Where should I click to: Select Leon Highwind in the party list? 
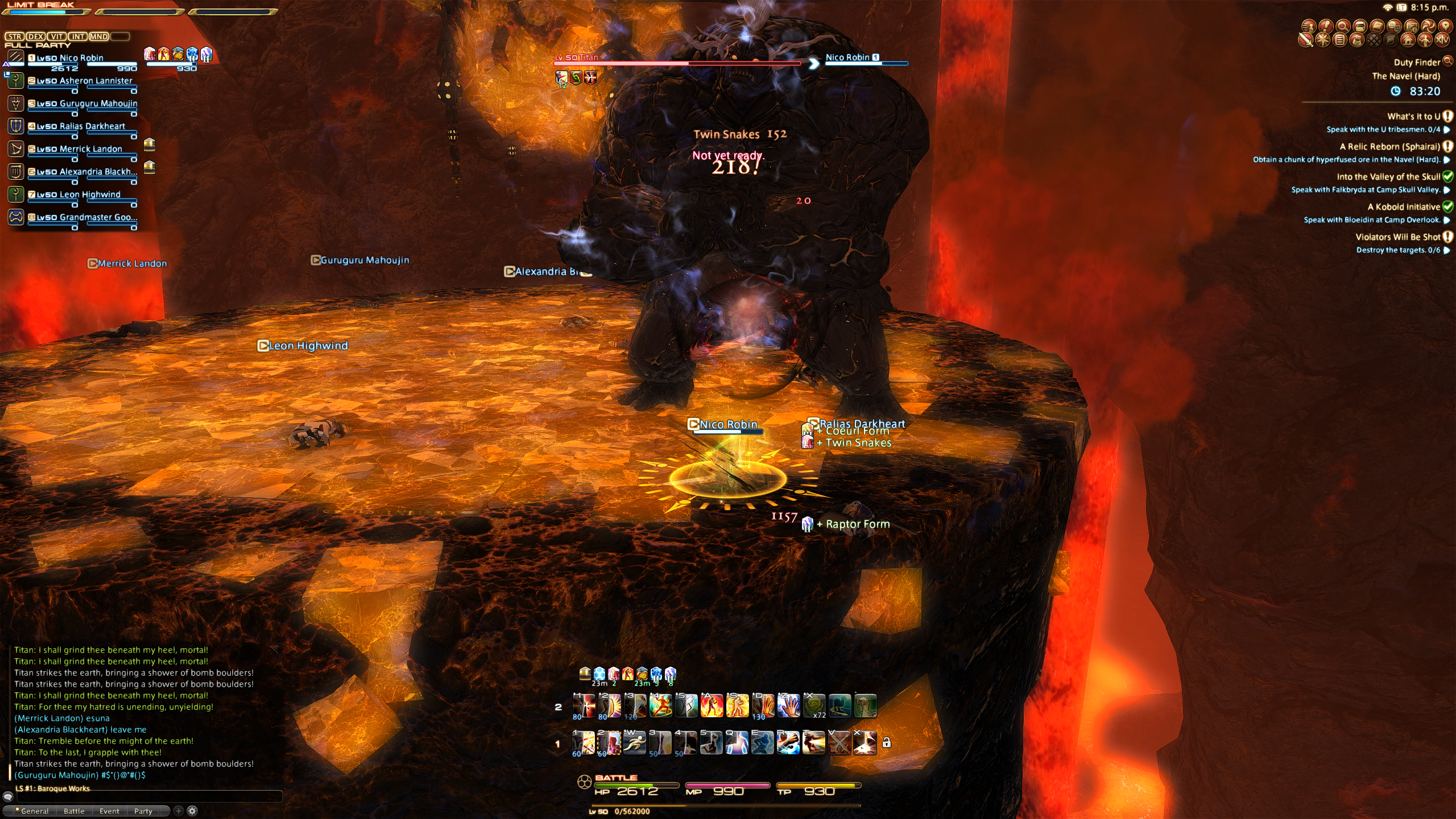click(90, 195)
